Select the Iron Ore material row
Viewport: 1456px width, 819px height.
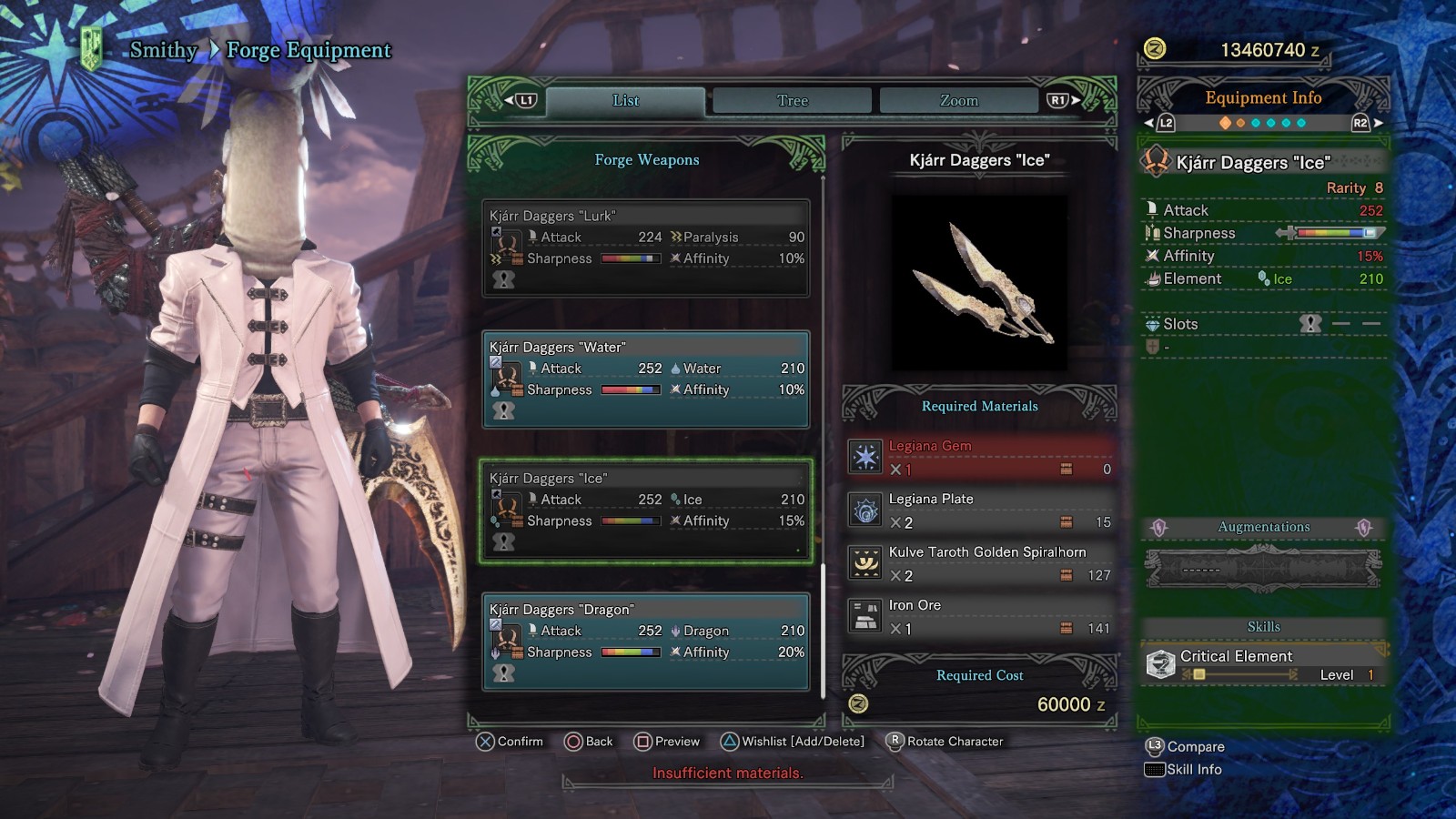tap(980, 616)
